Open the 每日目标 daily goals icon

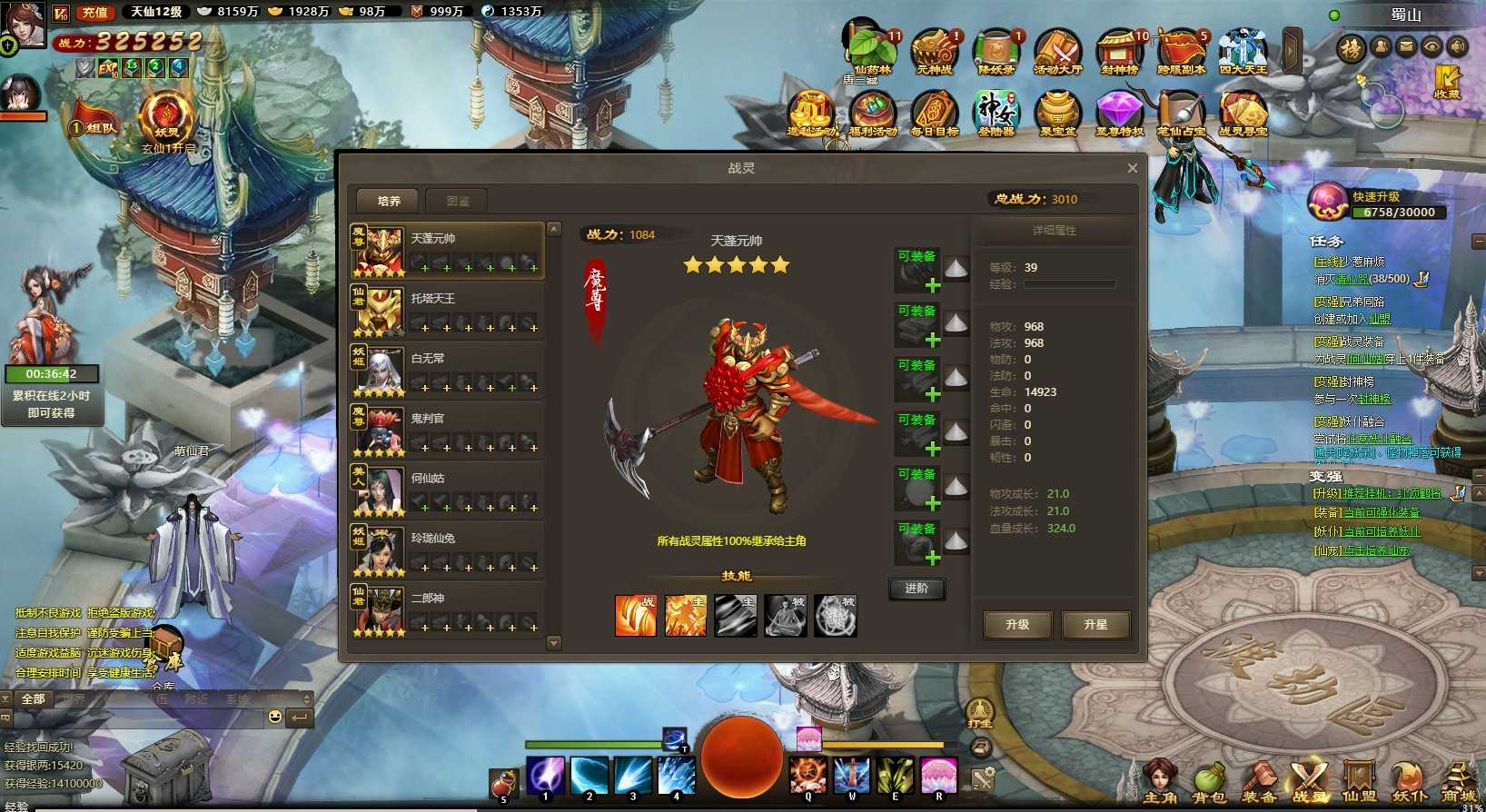pos(934,114)
